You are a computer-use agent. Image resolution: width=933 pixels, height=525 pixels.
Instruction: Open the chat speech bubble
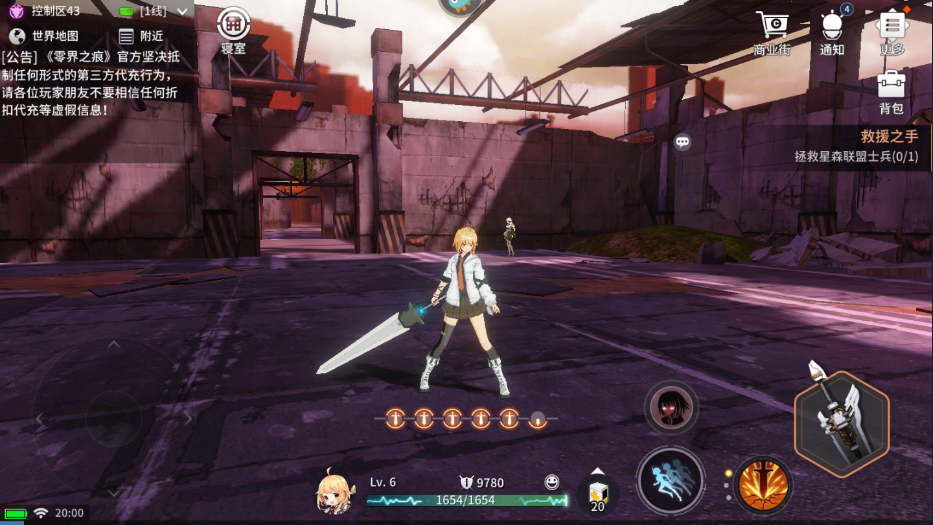point(682,142)
